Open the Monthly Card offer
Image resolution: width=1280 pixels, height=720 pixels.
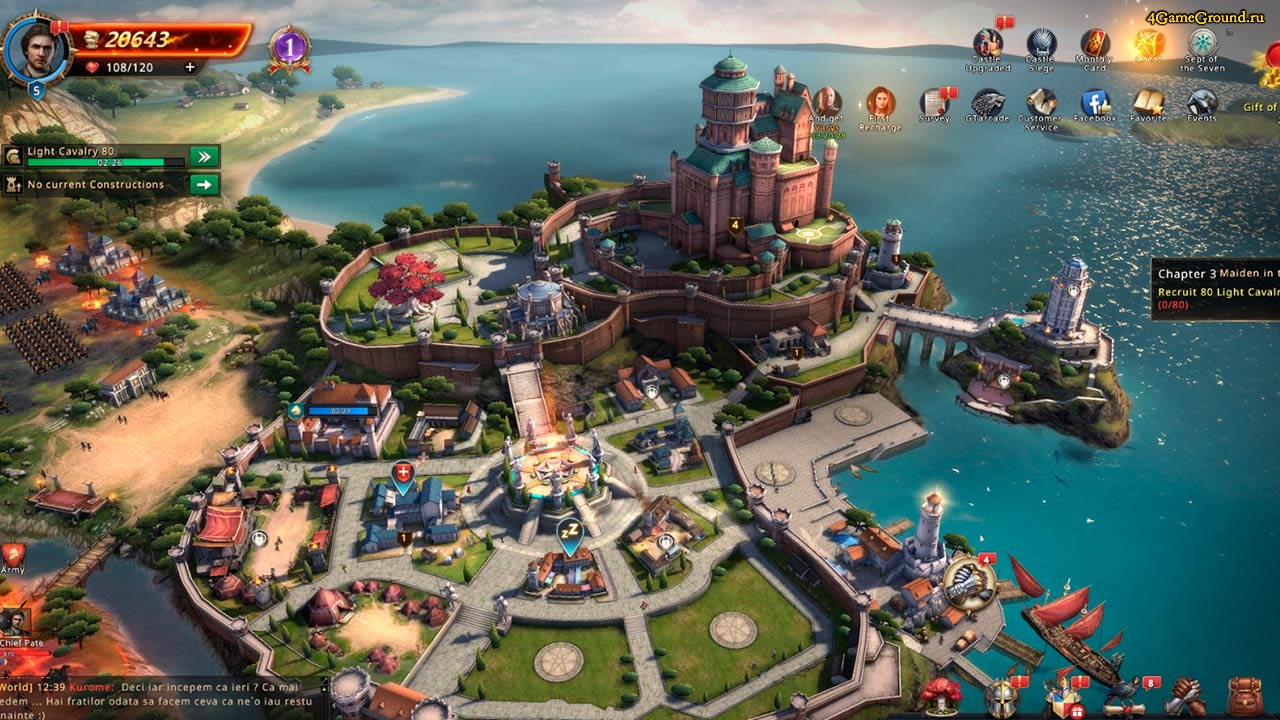(x=1095, y=46)
